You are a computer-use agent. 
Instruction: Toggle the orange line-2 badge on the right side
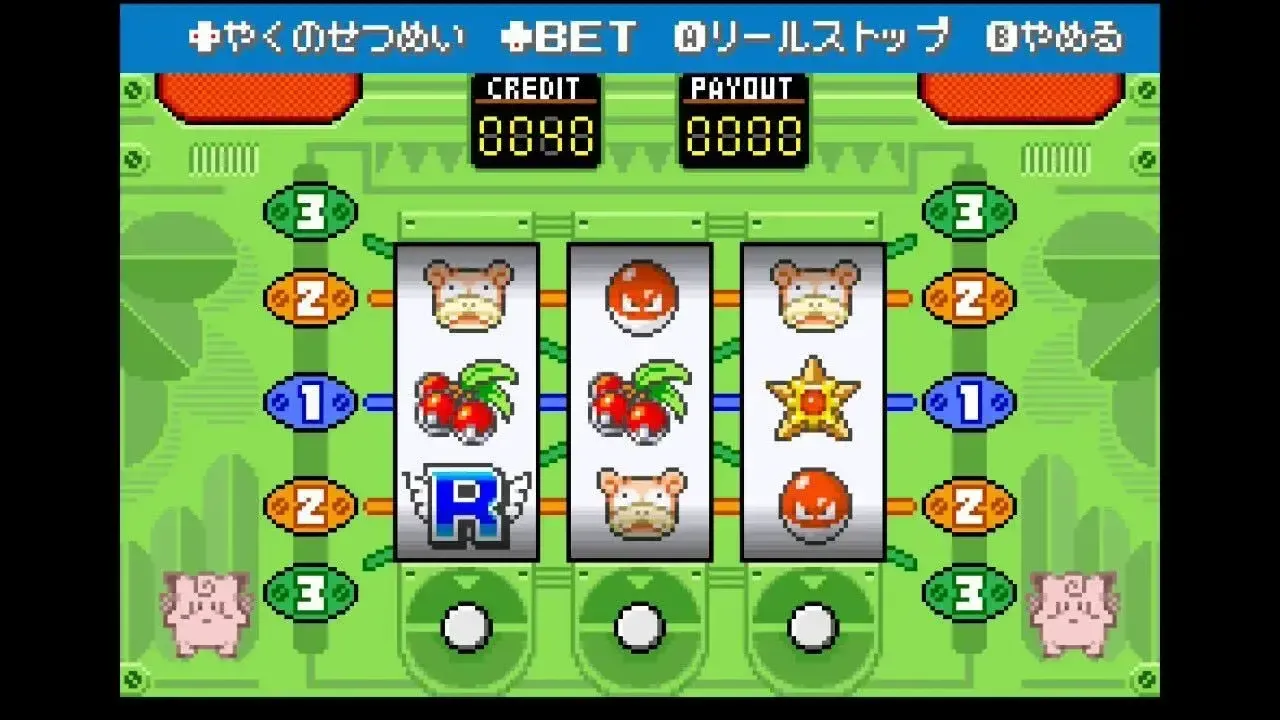[967, 297]
